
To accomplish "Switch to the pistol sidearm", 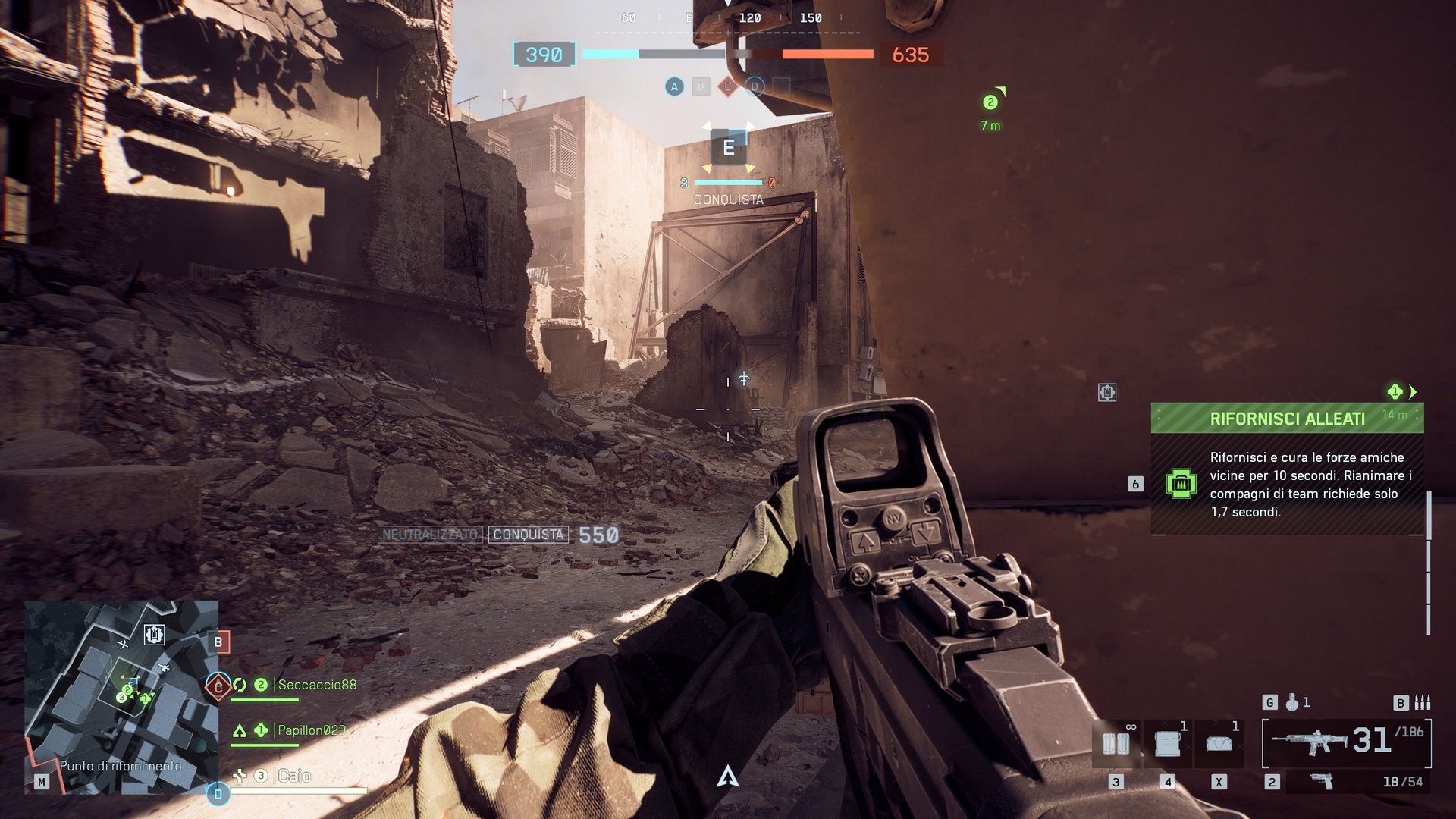I will coord(1322,781).
